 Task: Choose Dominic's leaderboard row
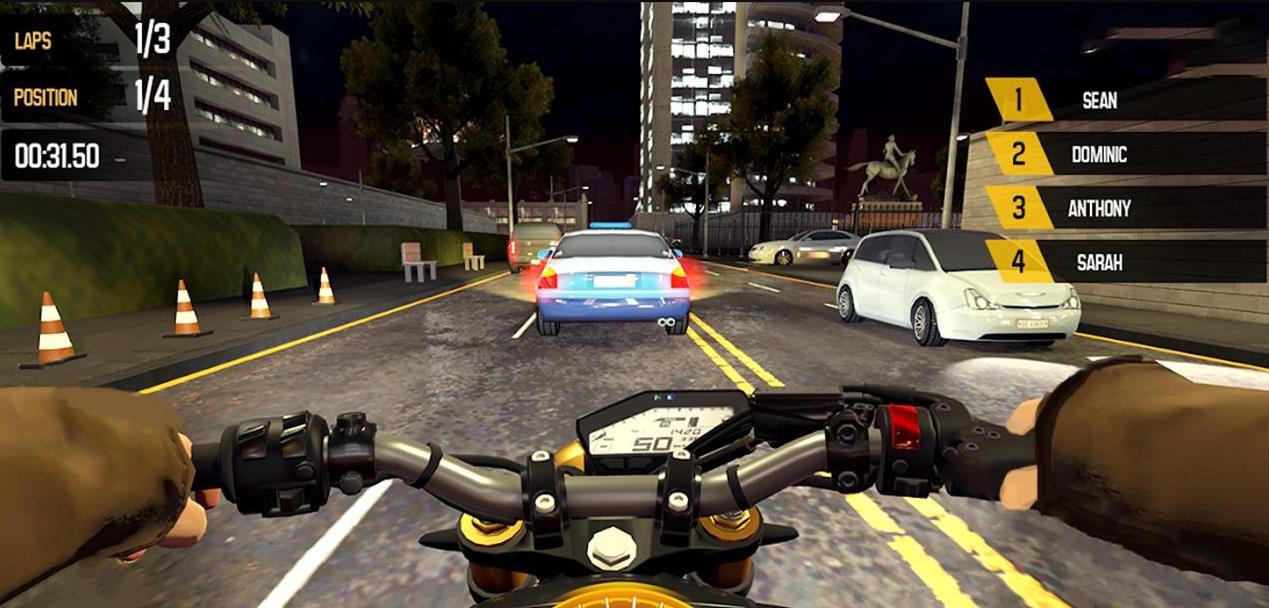click(1100, 154)
